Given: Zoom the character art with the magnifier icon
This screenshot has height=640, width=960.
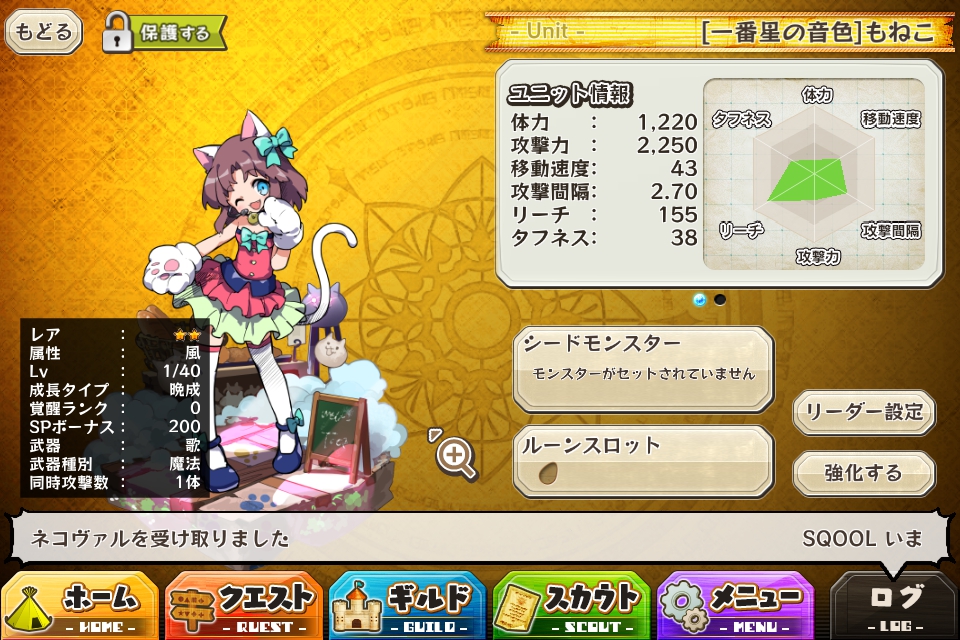Looking at the screenshot, I should click(456, 457).
